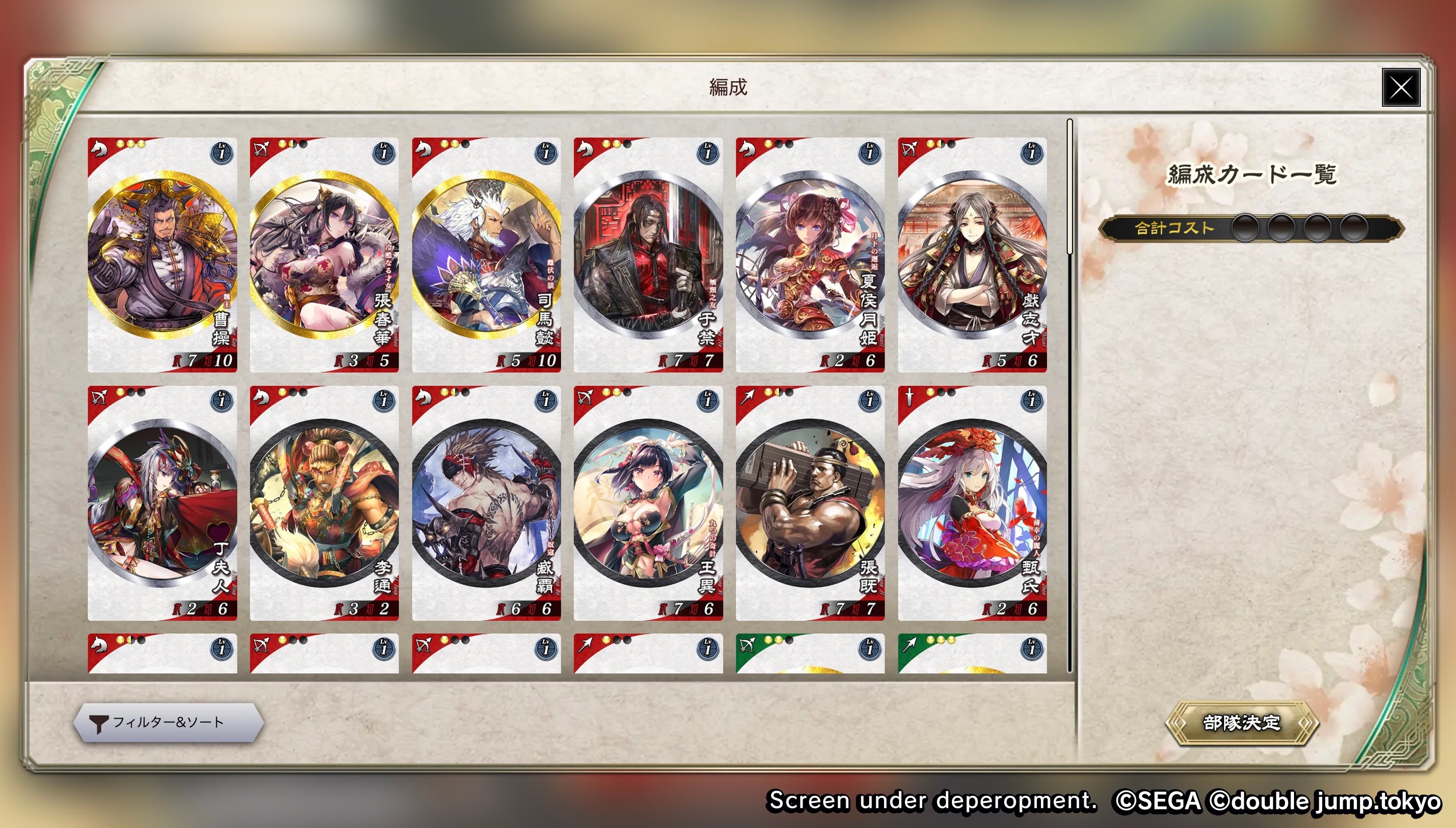Screen dimensions: 1456x828
Task: Choose the 戯志才 card
Action: pyautogui.click(x=972, y=255)
